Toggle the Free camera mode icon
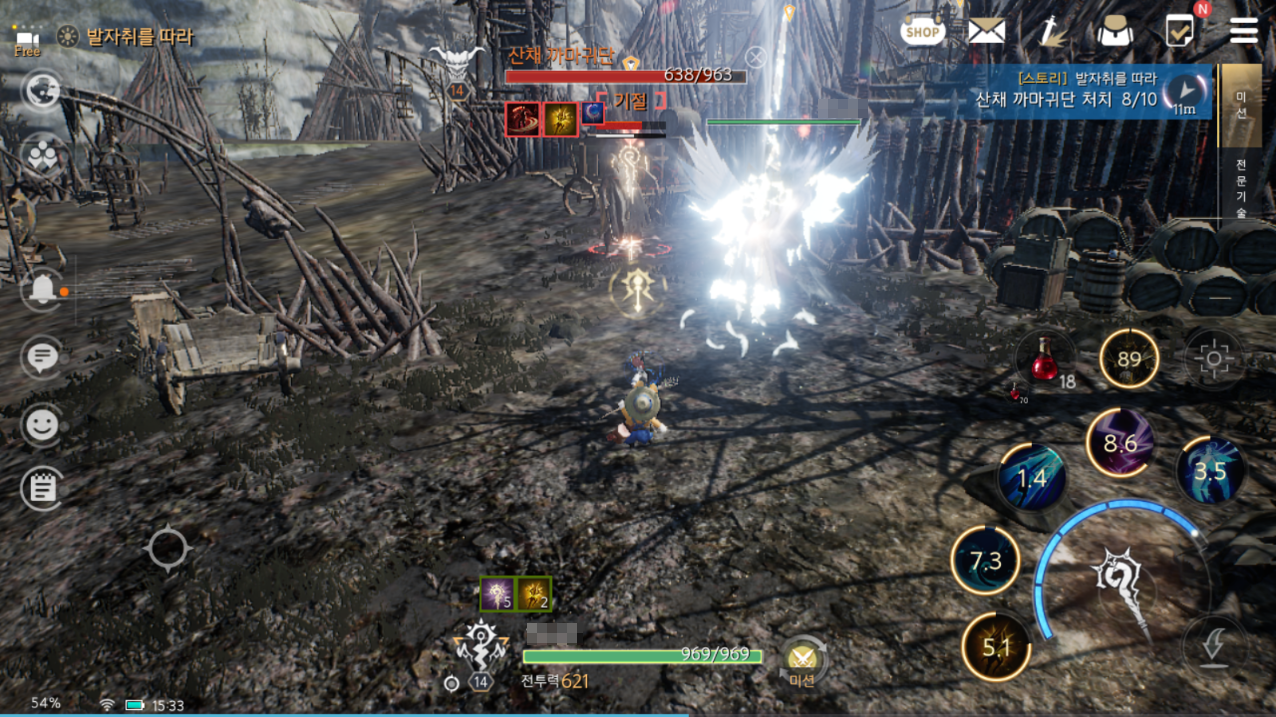The height and width of the screenshot is (717, 1276). coord(27,41)
